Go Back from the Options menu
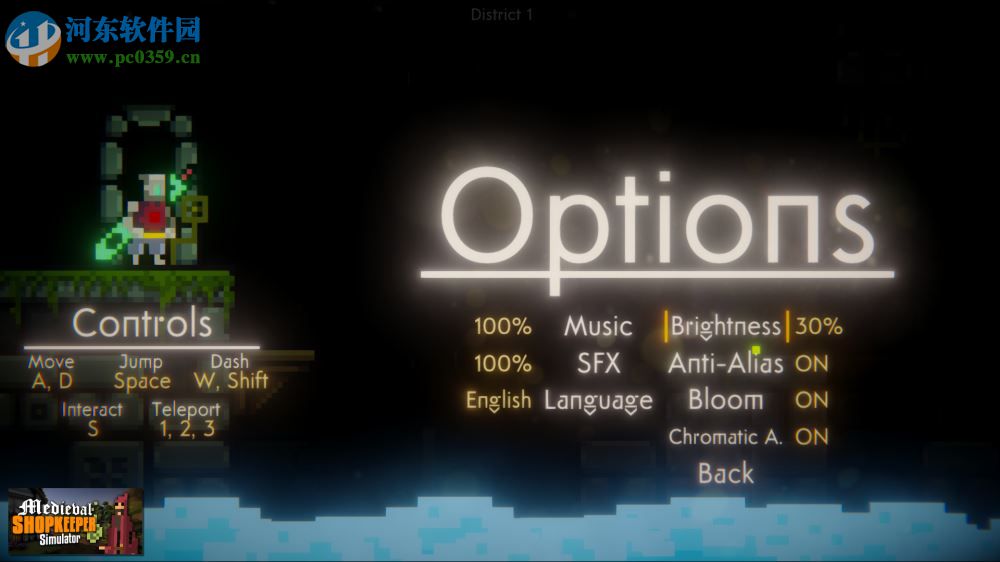Screen dimensions: 1000x562 (725, 473)
